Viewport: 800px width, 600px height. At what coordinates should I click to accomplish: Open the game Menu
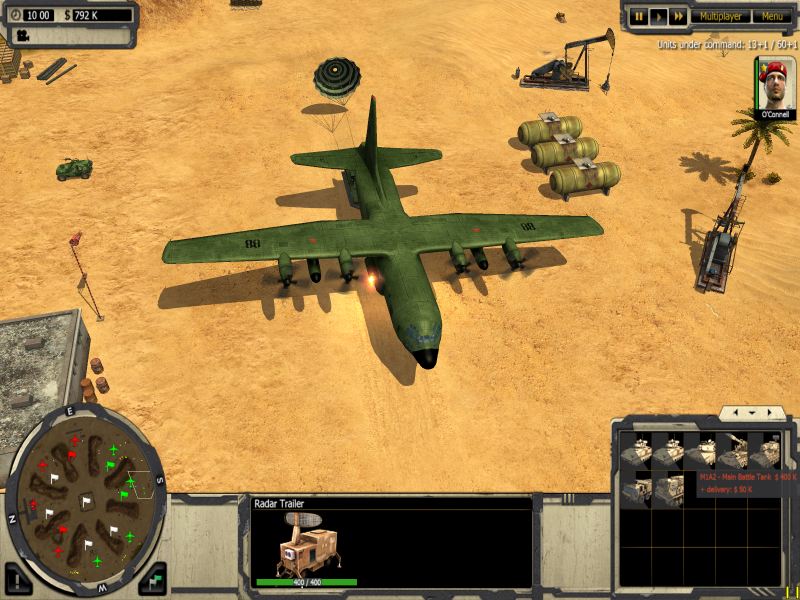771,16
